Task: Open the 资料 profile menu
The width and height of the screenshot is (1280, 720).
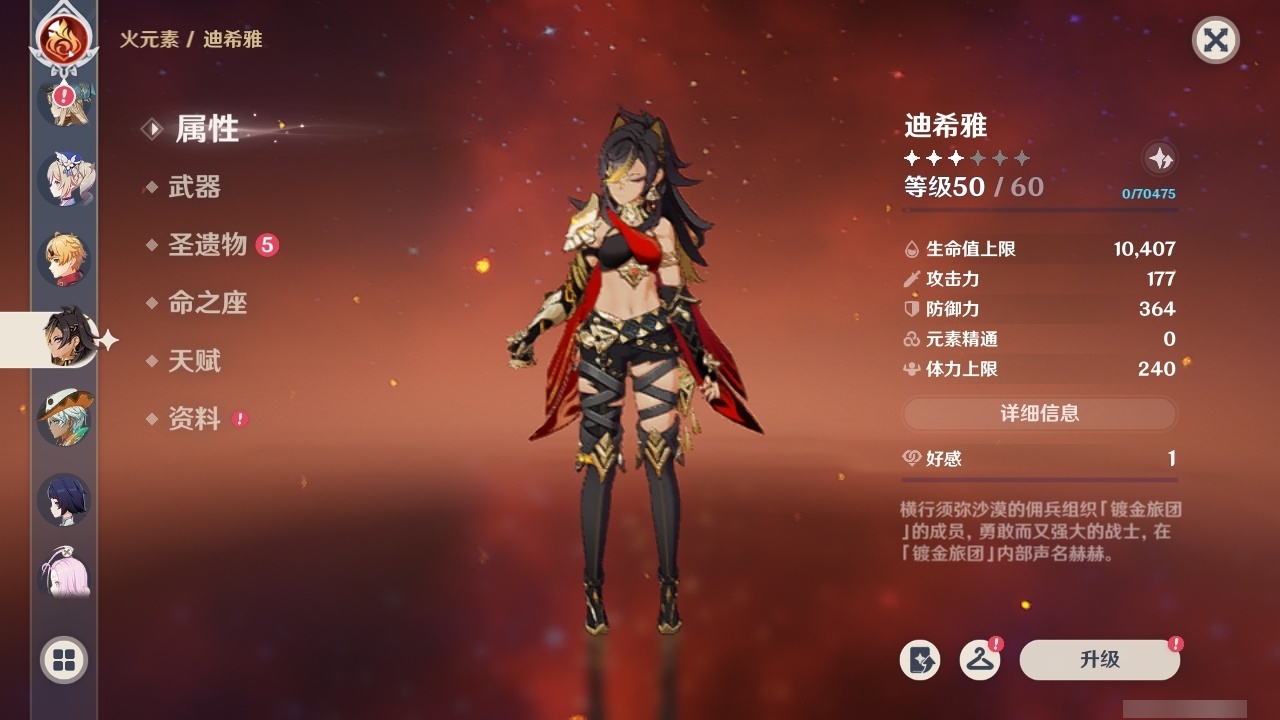Action: [x=194, y=419]
